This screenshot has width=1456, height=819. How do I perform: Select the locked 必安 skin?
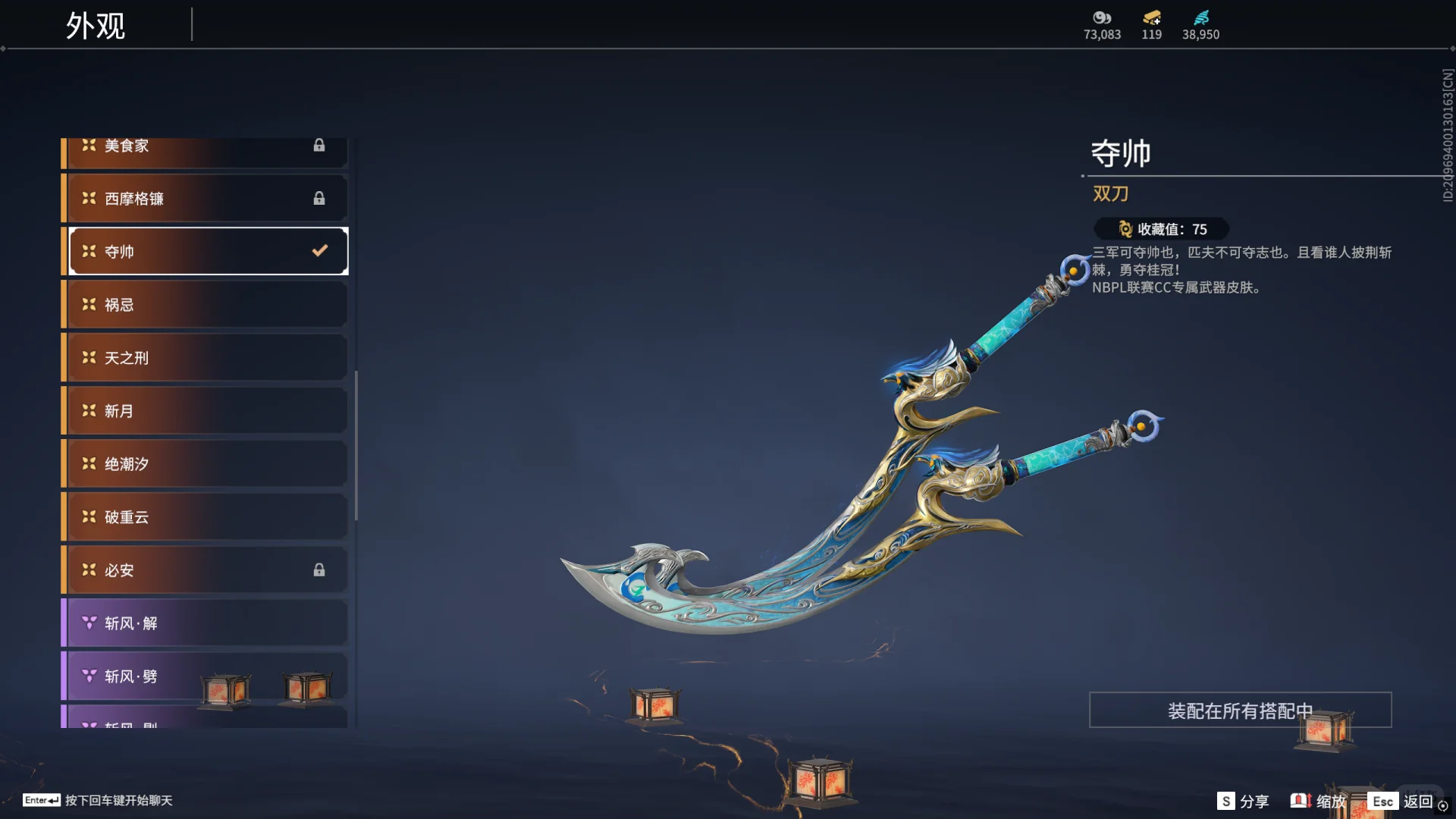tap(205, 570)
